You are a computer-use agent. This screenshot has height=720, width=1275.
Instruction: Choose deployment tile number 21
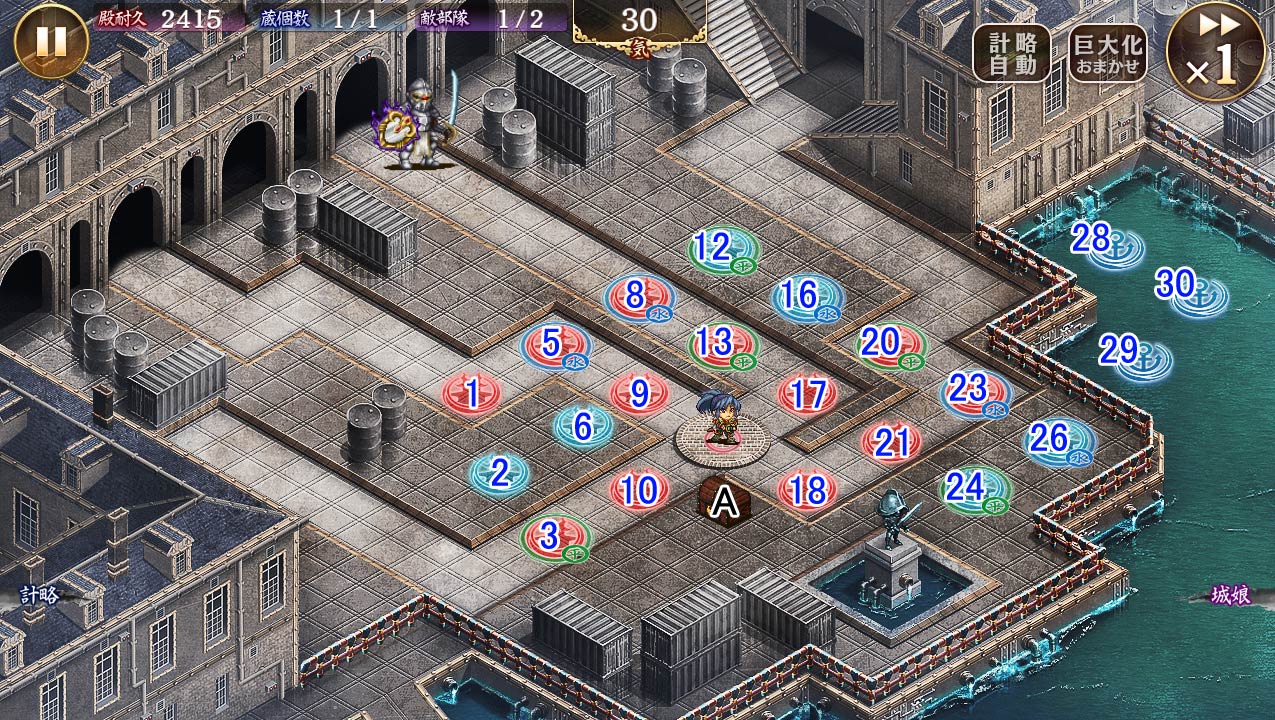[890, 442]
